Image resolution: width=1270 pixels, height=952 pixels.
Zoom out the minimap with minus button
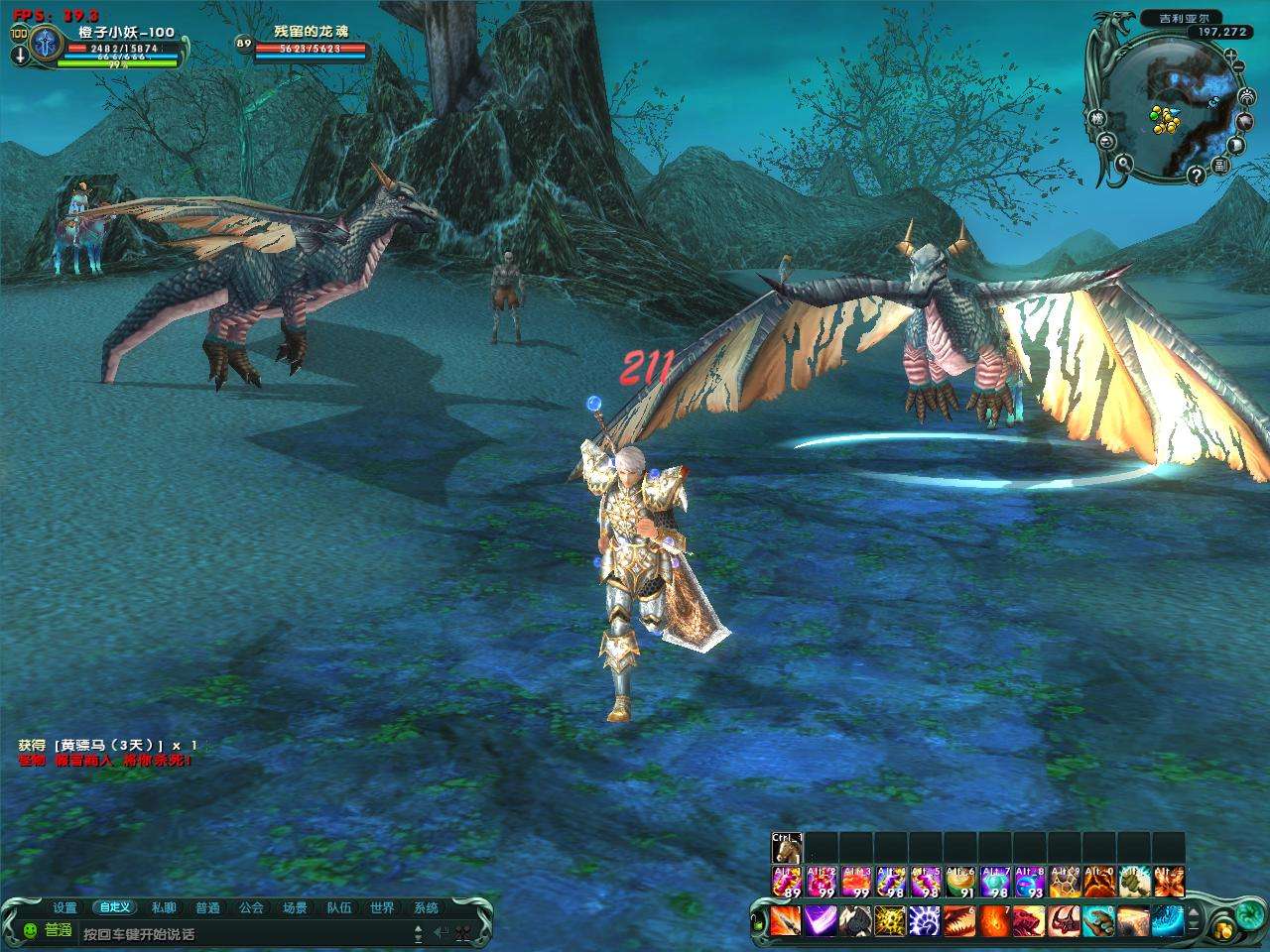pyautogui.click(x=1240, y=66)
